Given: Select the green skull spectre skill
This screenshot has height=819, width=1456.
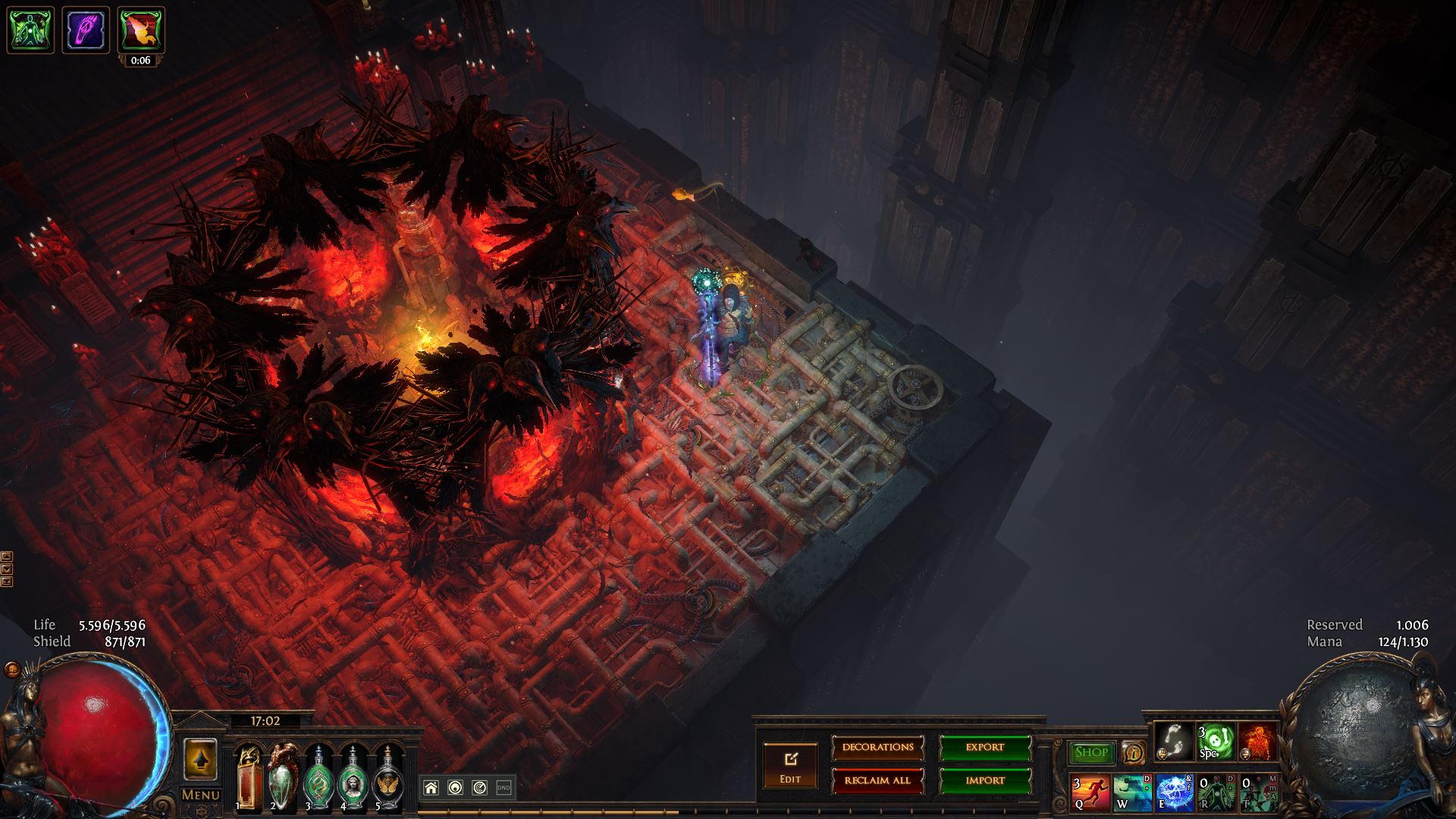Looking at the screenshot, I should pos(1216,740).
